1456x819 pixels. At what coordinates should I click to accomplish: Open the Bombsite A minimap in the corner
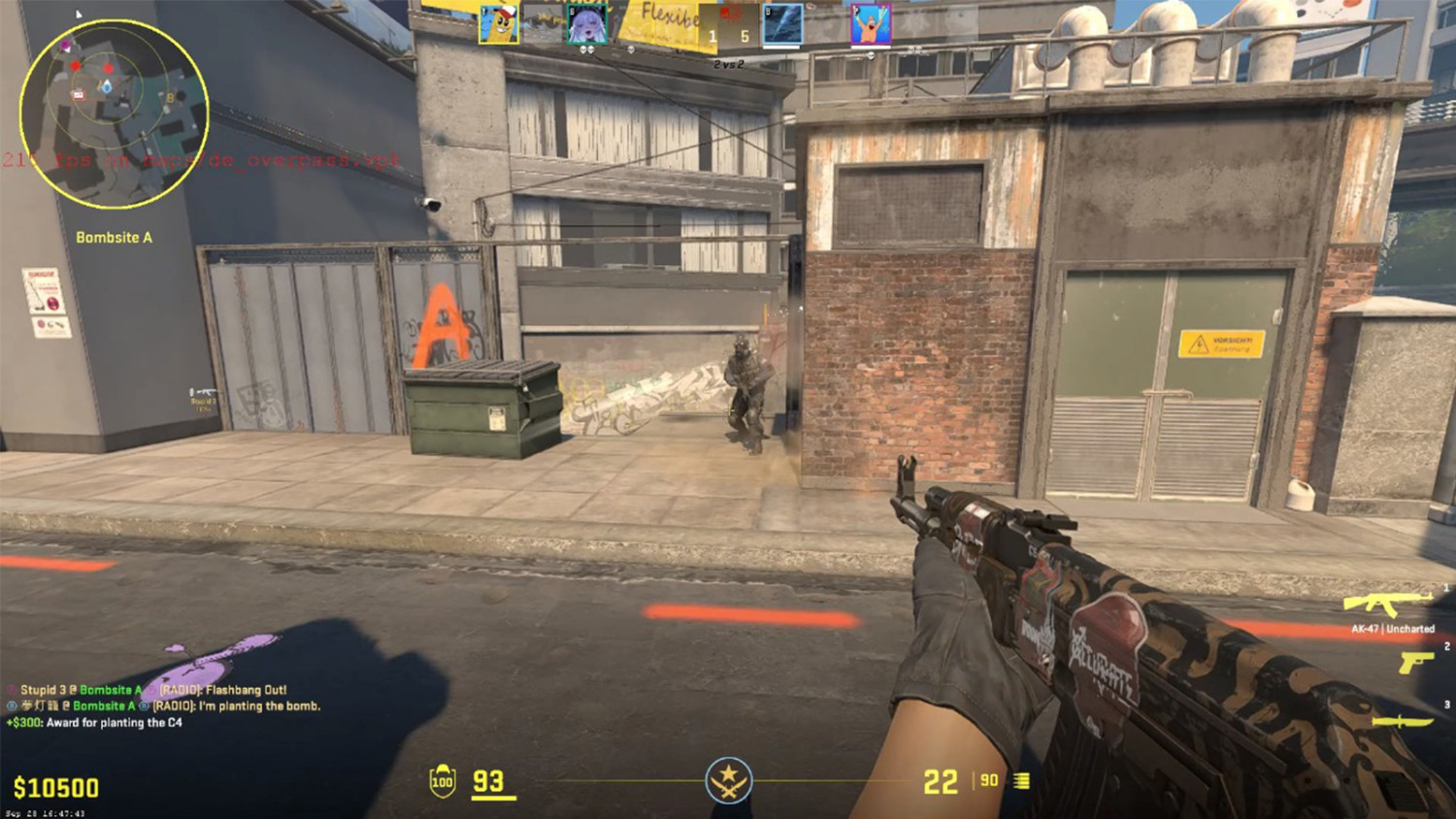tap(116, 115)
